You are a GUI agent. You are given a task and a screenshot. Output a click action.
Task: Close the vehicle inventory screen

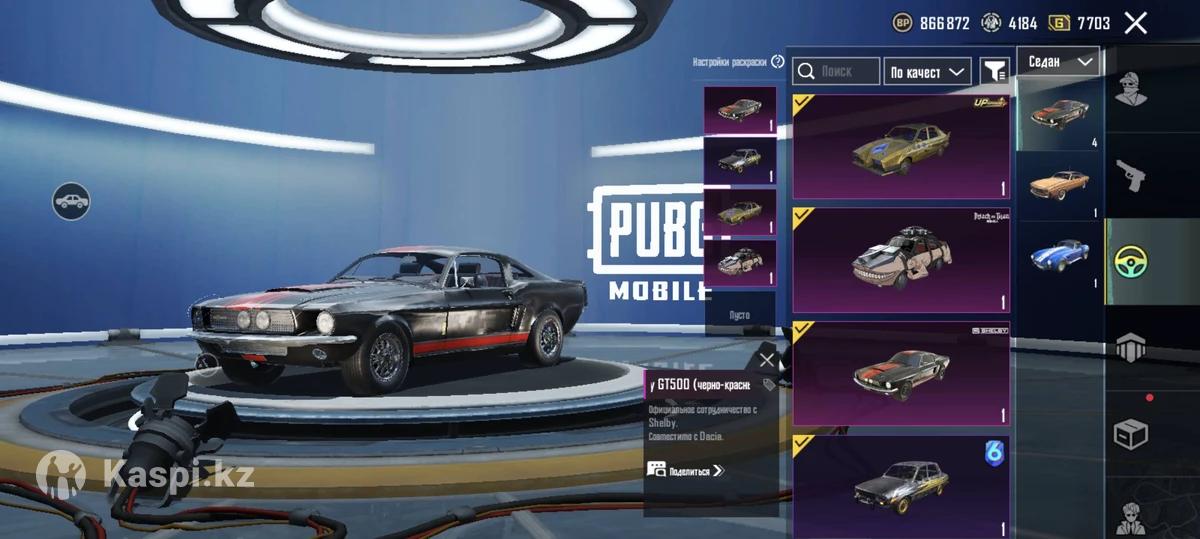click(1135, 23)
